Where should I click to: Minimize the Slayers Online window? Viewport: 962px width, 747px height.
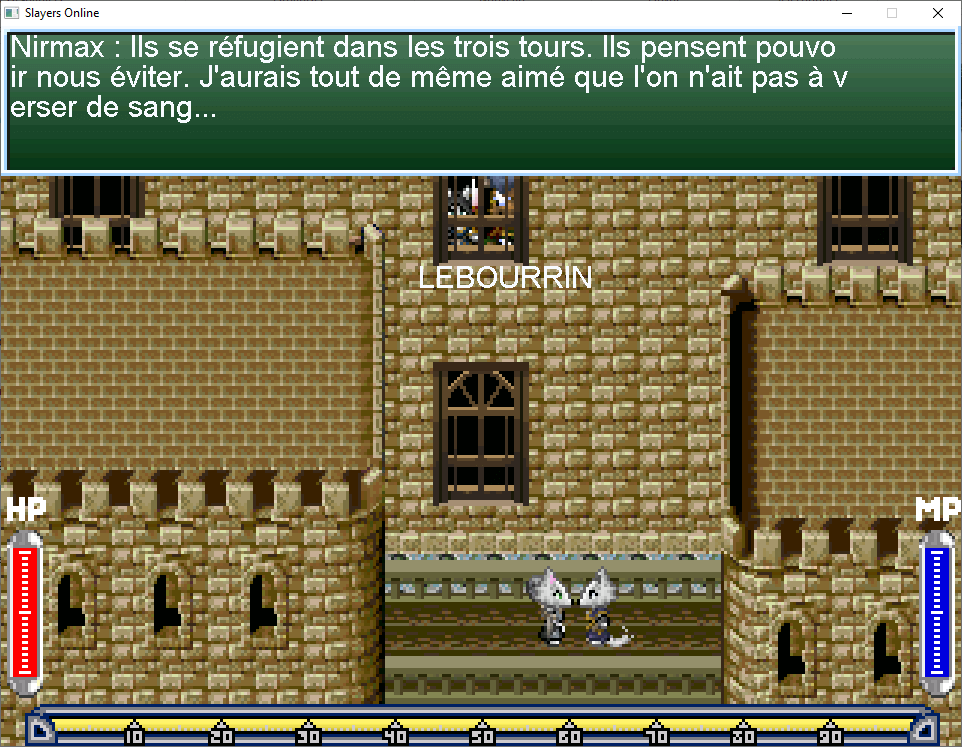click(846, 14)
